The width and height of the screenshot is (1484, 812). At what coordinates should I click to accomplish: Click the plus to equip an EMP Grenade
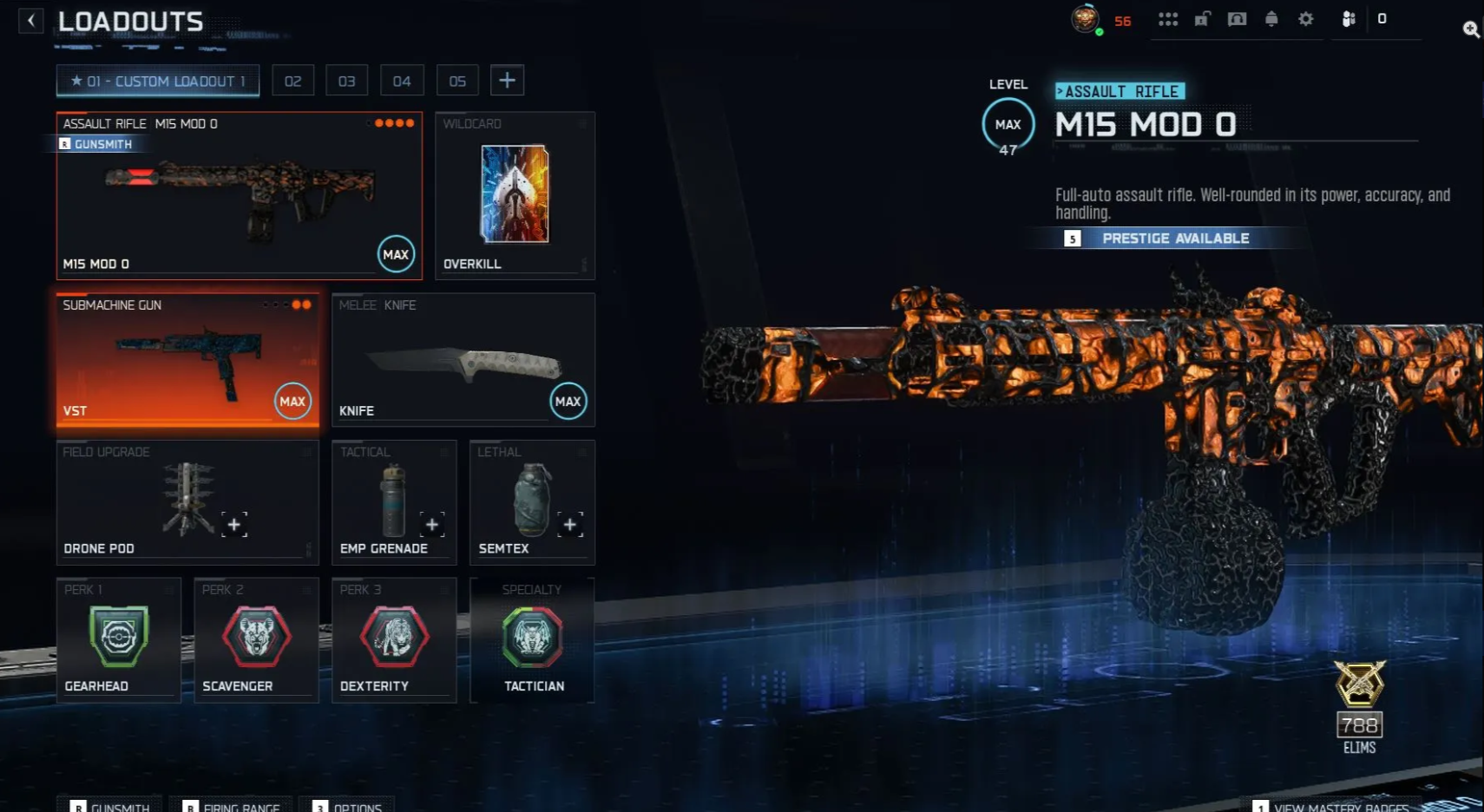(x=433, y=524)
